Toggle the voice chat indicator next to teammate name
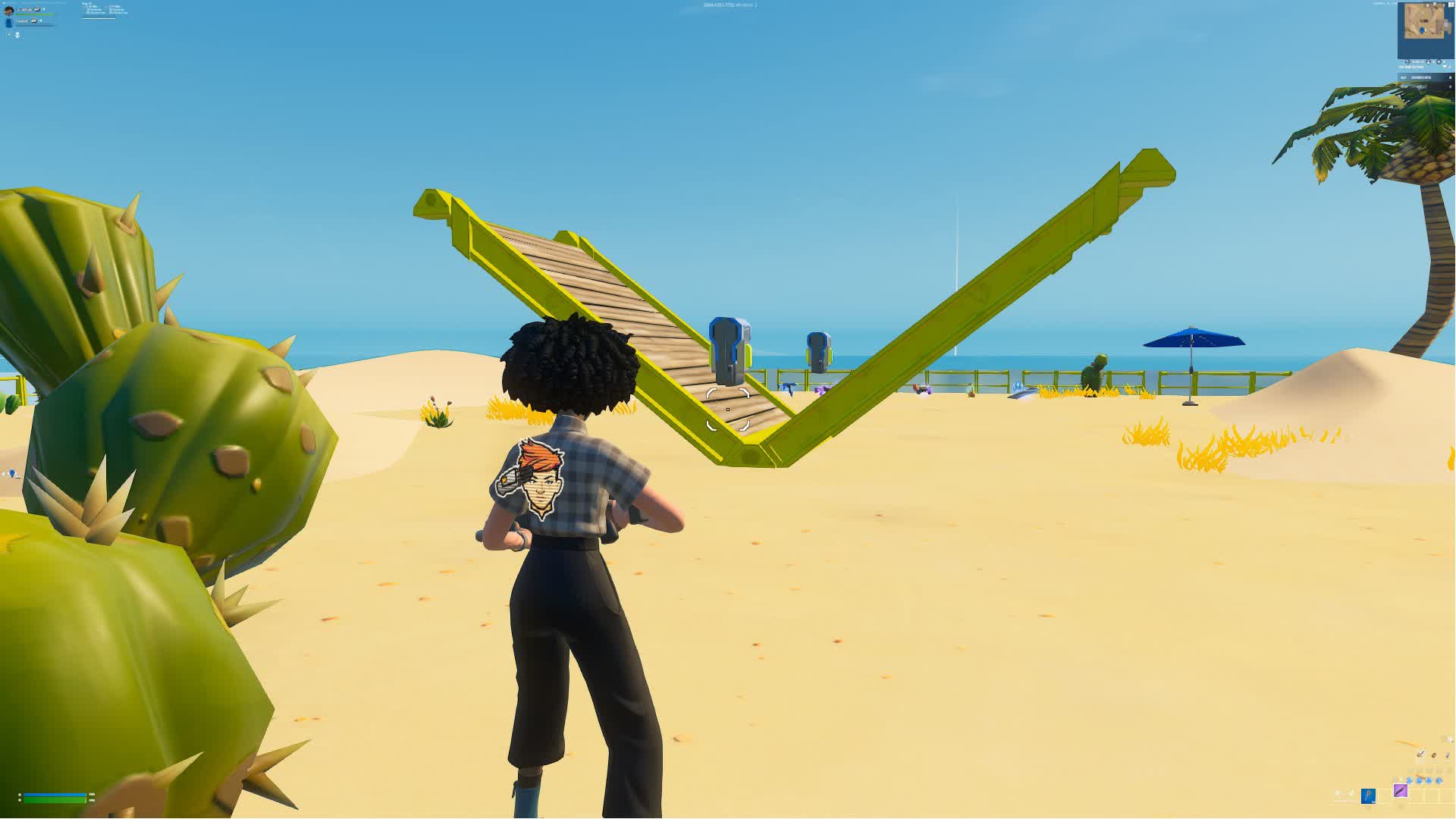 click(40, 20)
